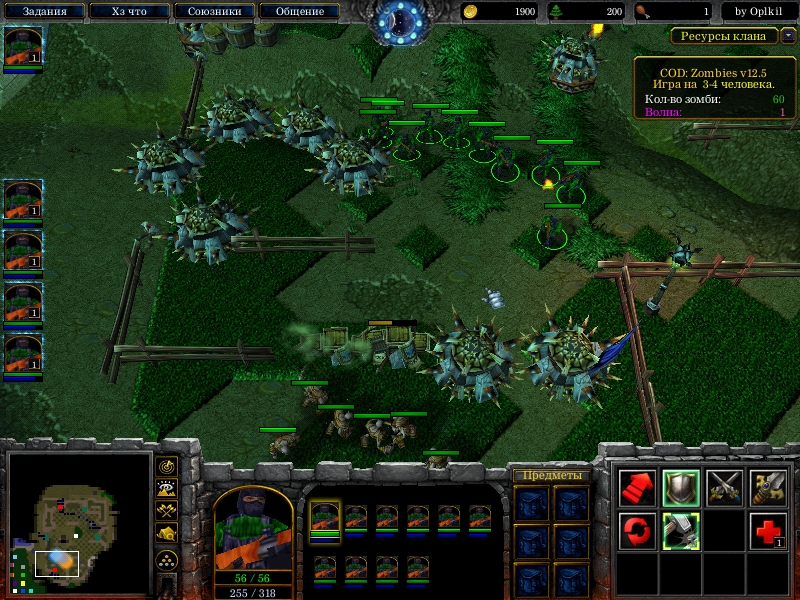Activate the minimap signal ping button
This screenshot has height=600, width=800.
click(x=167, y=467)
